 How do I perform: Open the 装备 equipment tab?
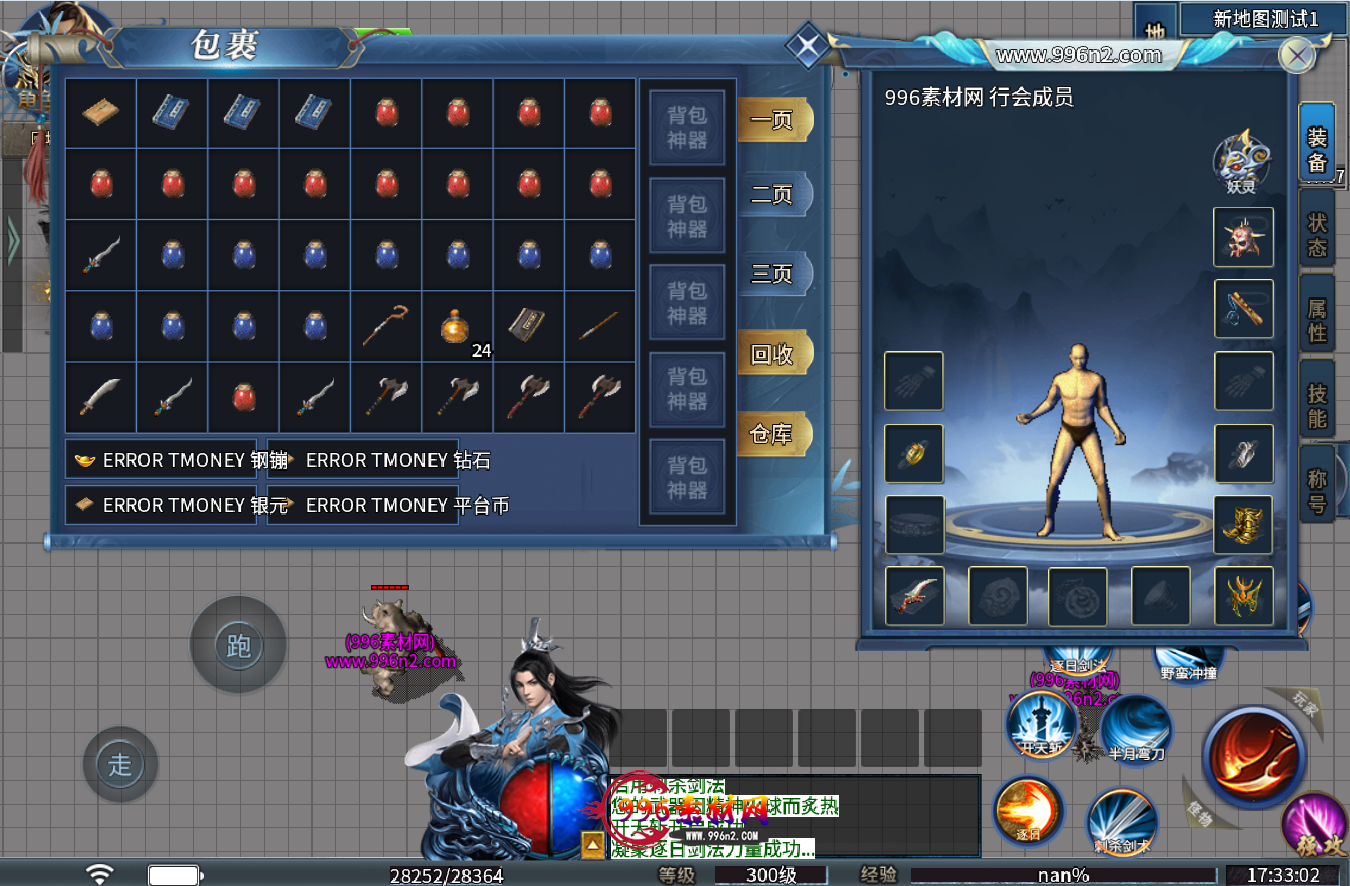point(1317,150)
